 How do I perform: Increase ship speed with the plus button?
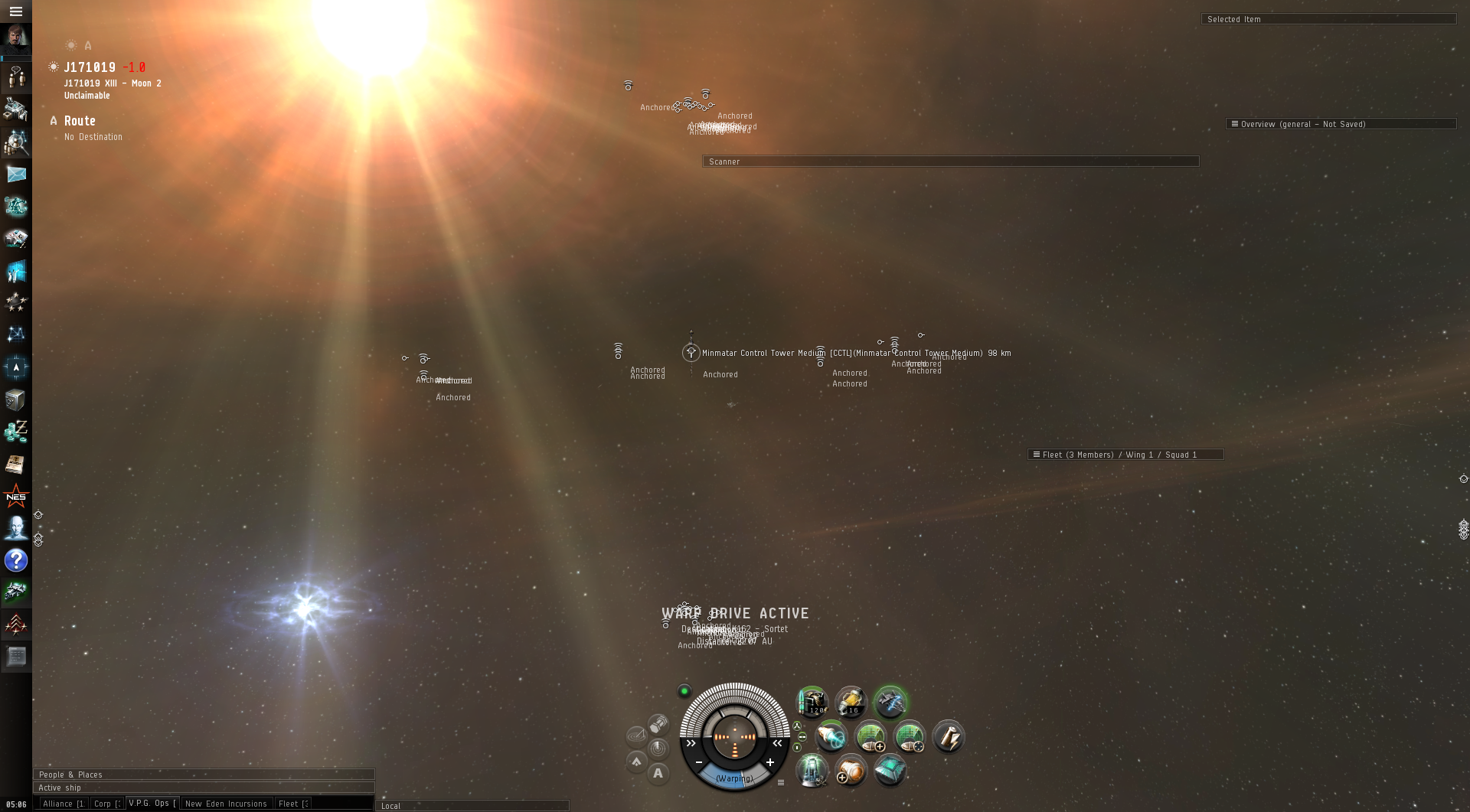[770, 762]
